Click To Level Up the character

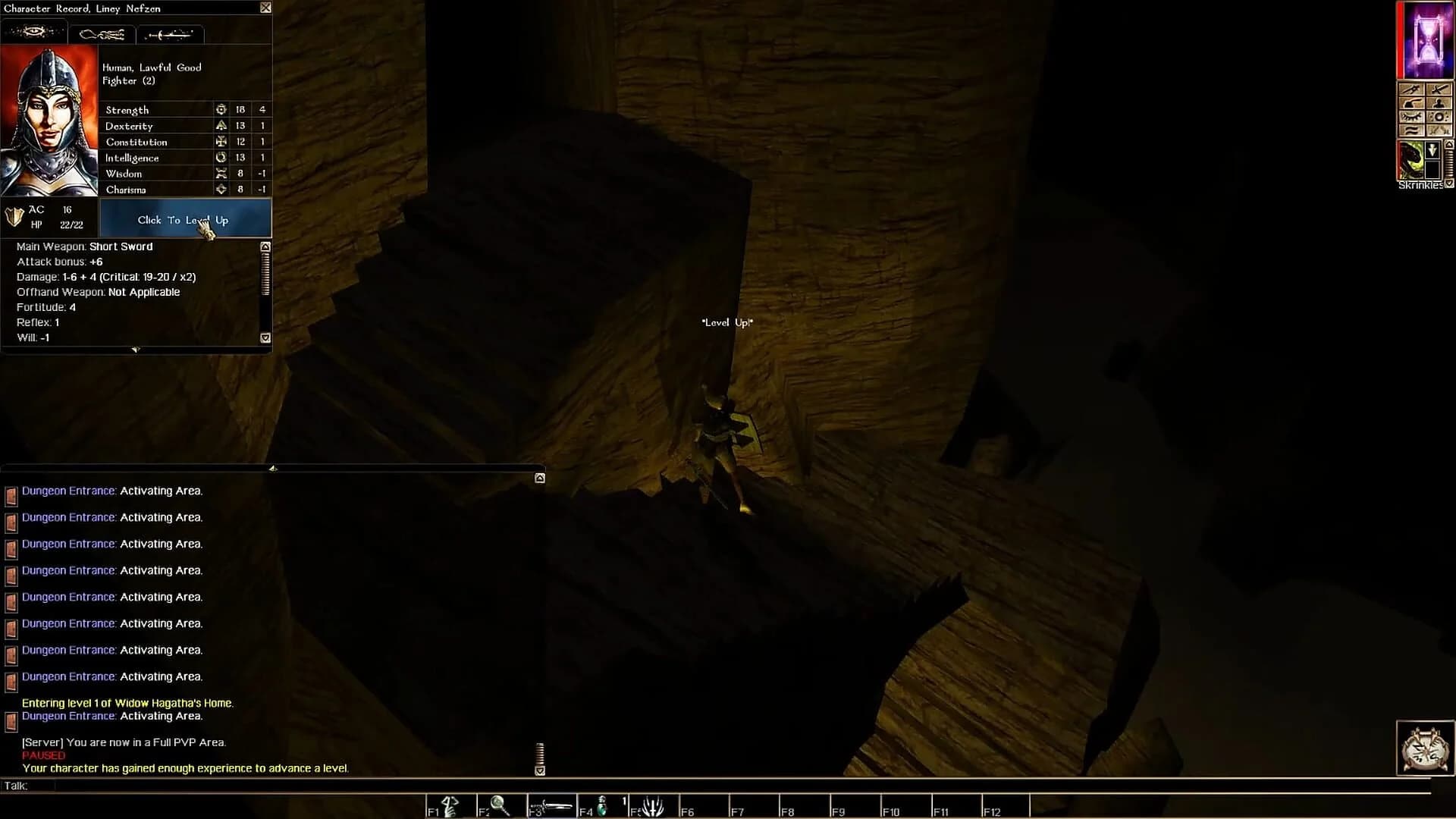point(184,219)
